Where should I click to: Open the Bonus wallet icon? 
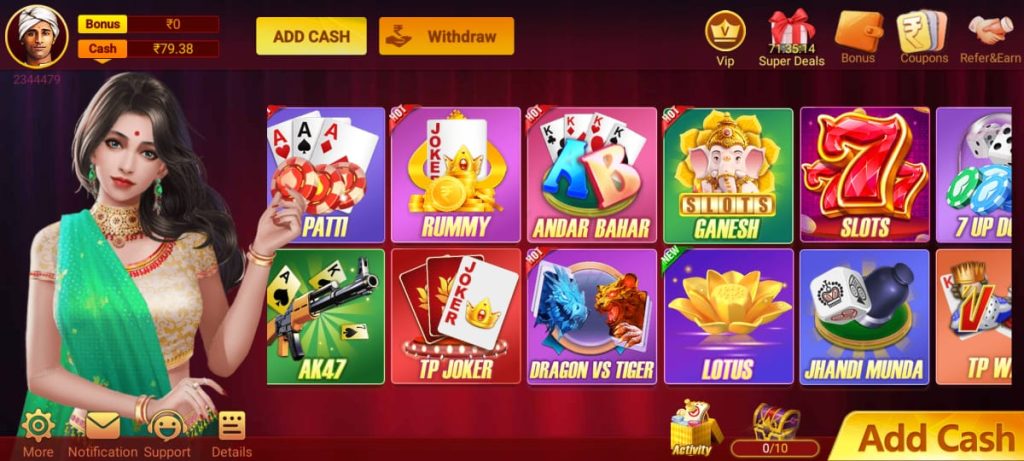click(x=857, y=35)
